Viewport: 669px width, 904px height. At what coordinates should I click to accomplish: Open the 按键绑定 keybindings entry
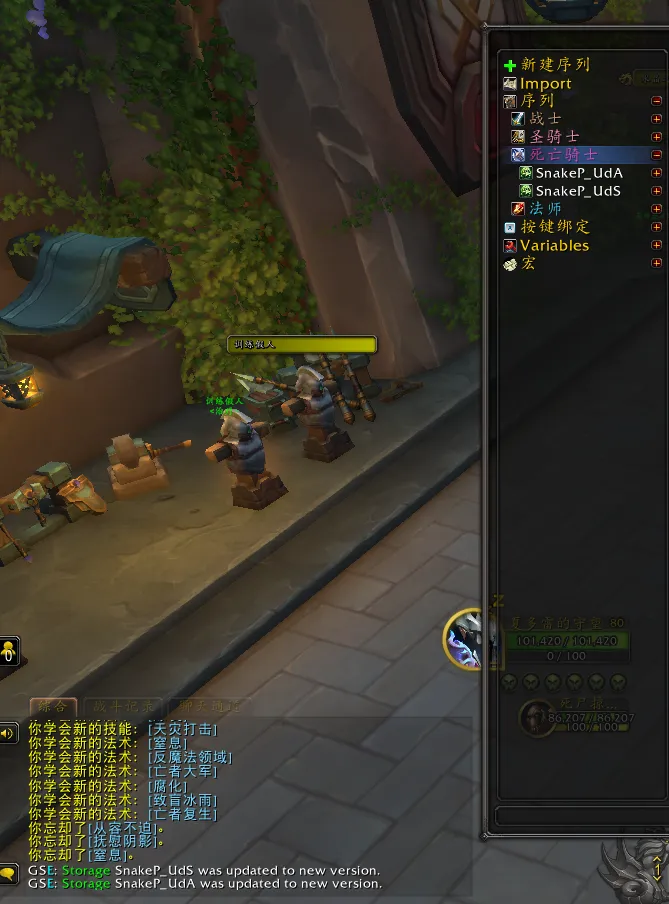point(555,227)
